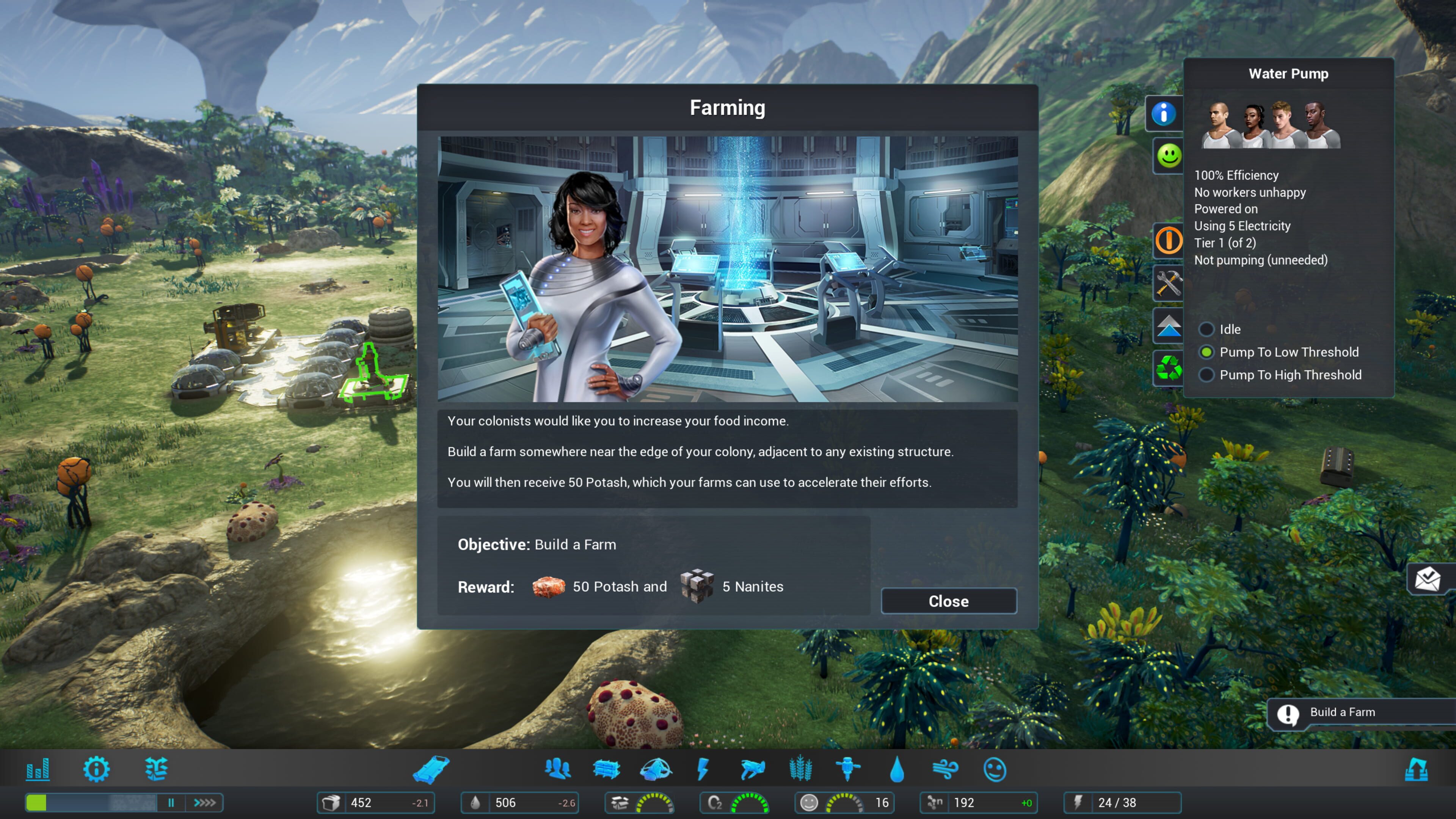Close the Farming mission dialog
Viewport: 1456px width, 819px height.
point(948,601)
